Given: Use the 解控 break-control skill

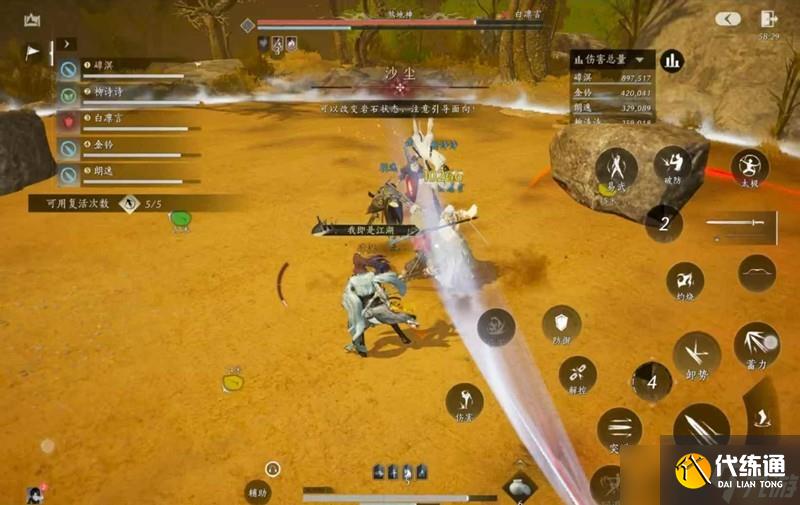Looking at the screenshot, I should coord(578,374).
